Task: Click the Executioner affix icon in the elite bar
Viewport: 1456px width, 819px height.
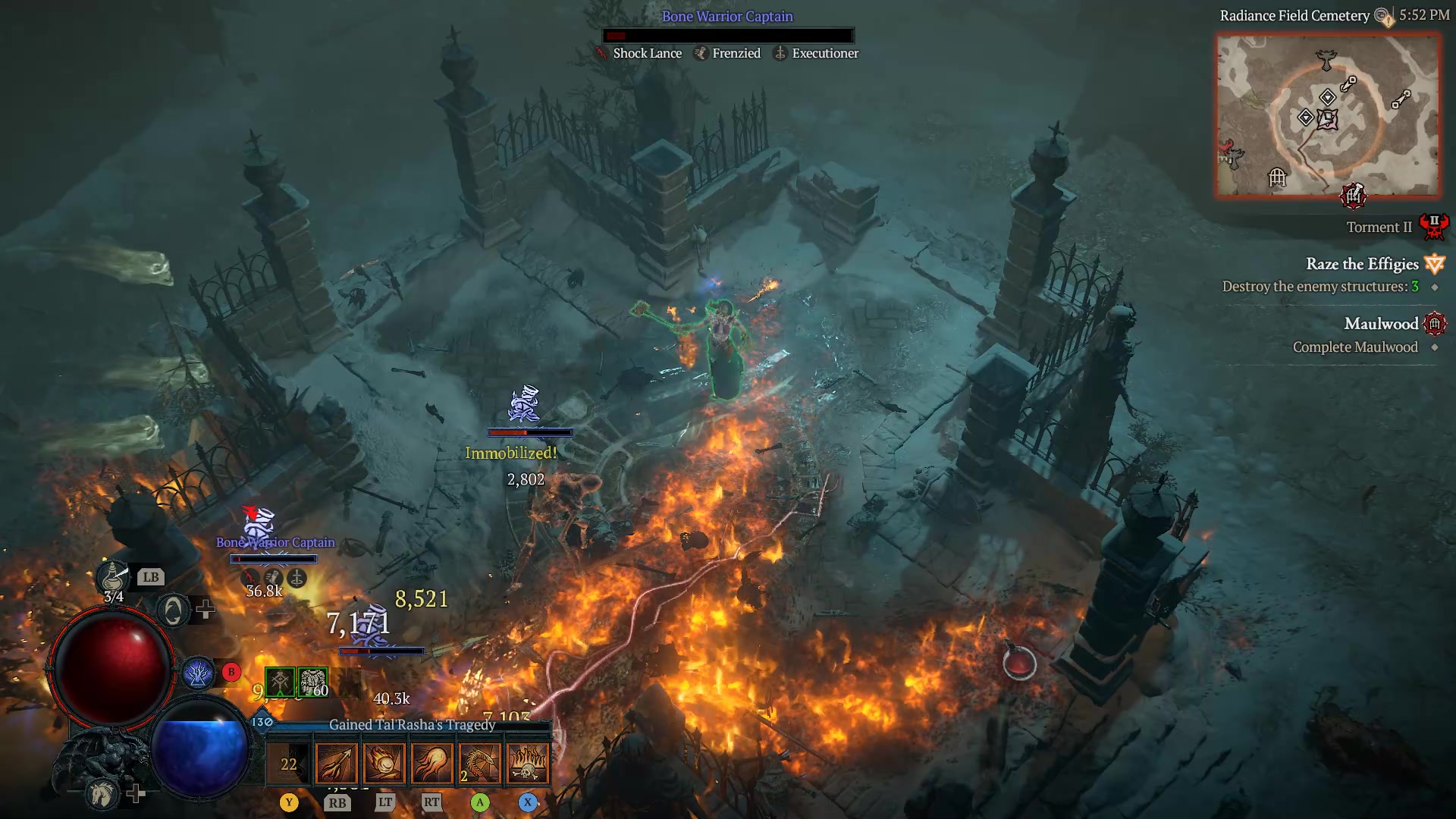Action: [780, 53]
